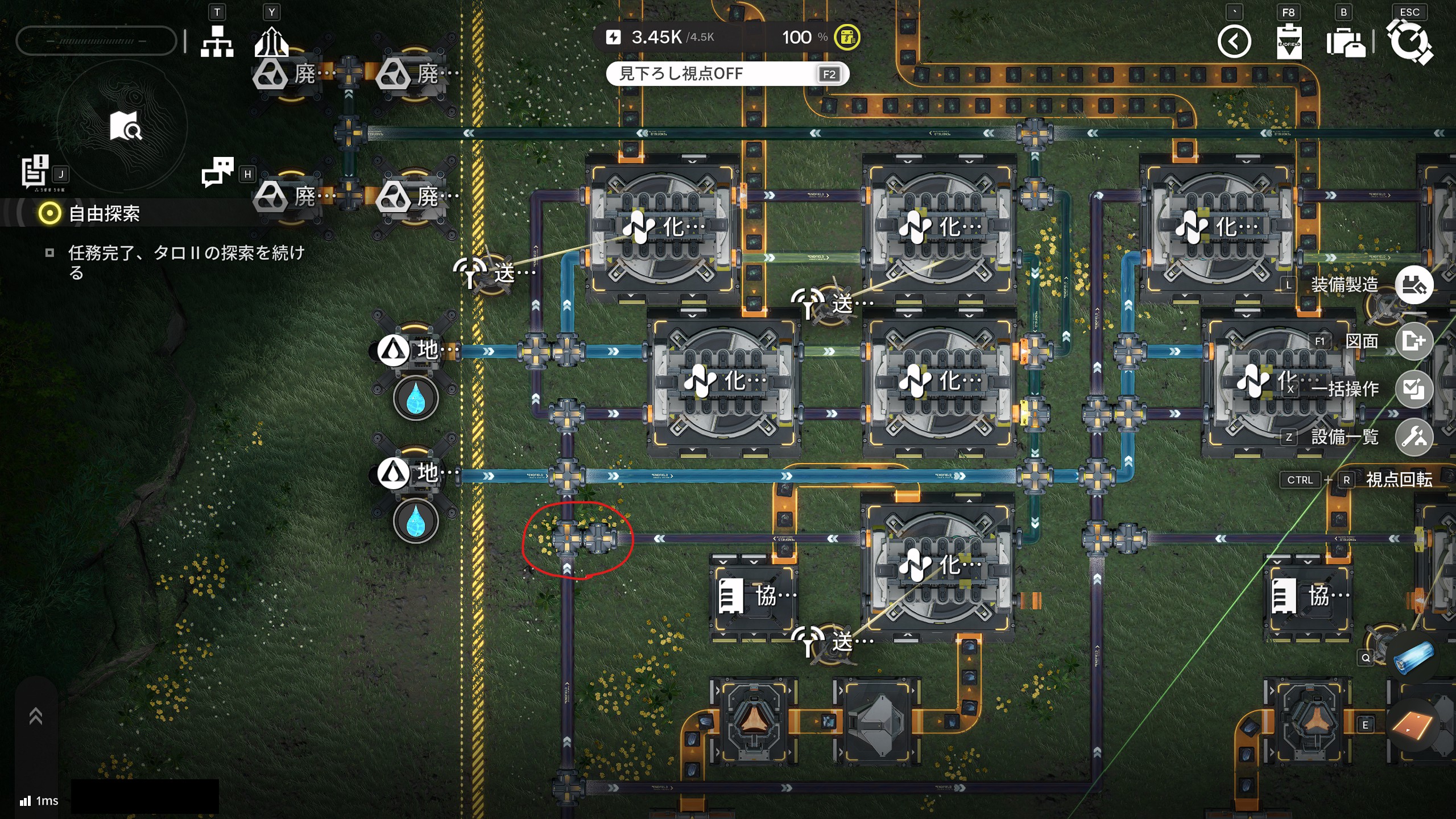Open the map search icon
Viewport: 1456px width, 819px height.
pyautogui.click(x=126, y=126)
